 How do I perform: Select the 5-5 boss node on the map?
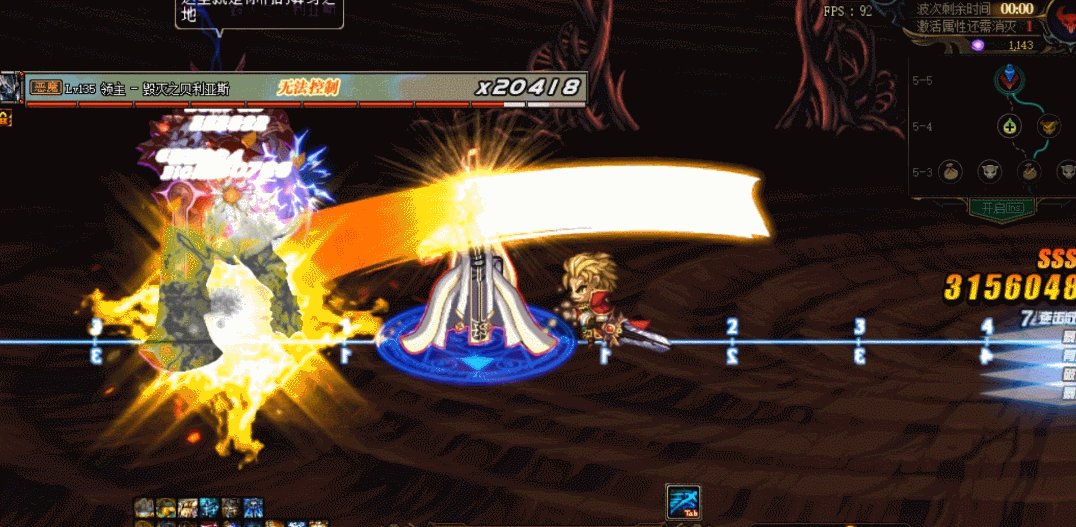[x=1007, y=79]
